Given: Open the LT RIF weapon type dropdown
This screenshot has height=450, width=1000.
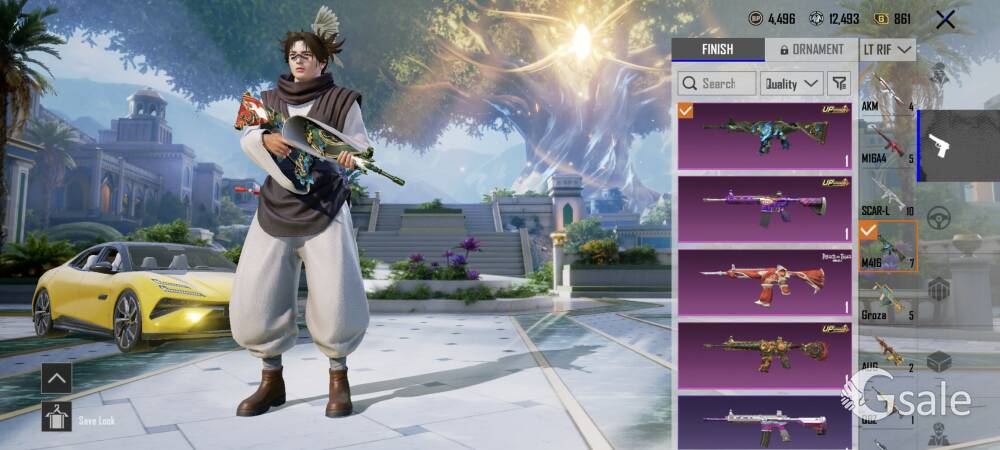Looking at the screenshot, I should [887, 50].
